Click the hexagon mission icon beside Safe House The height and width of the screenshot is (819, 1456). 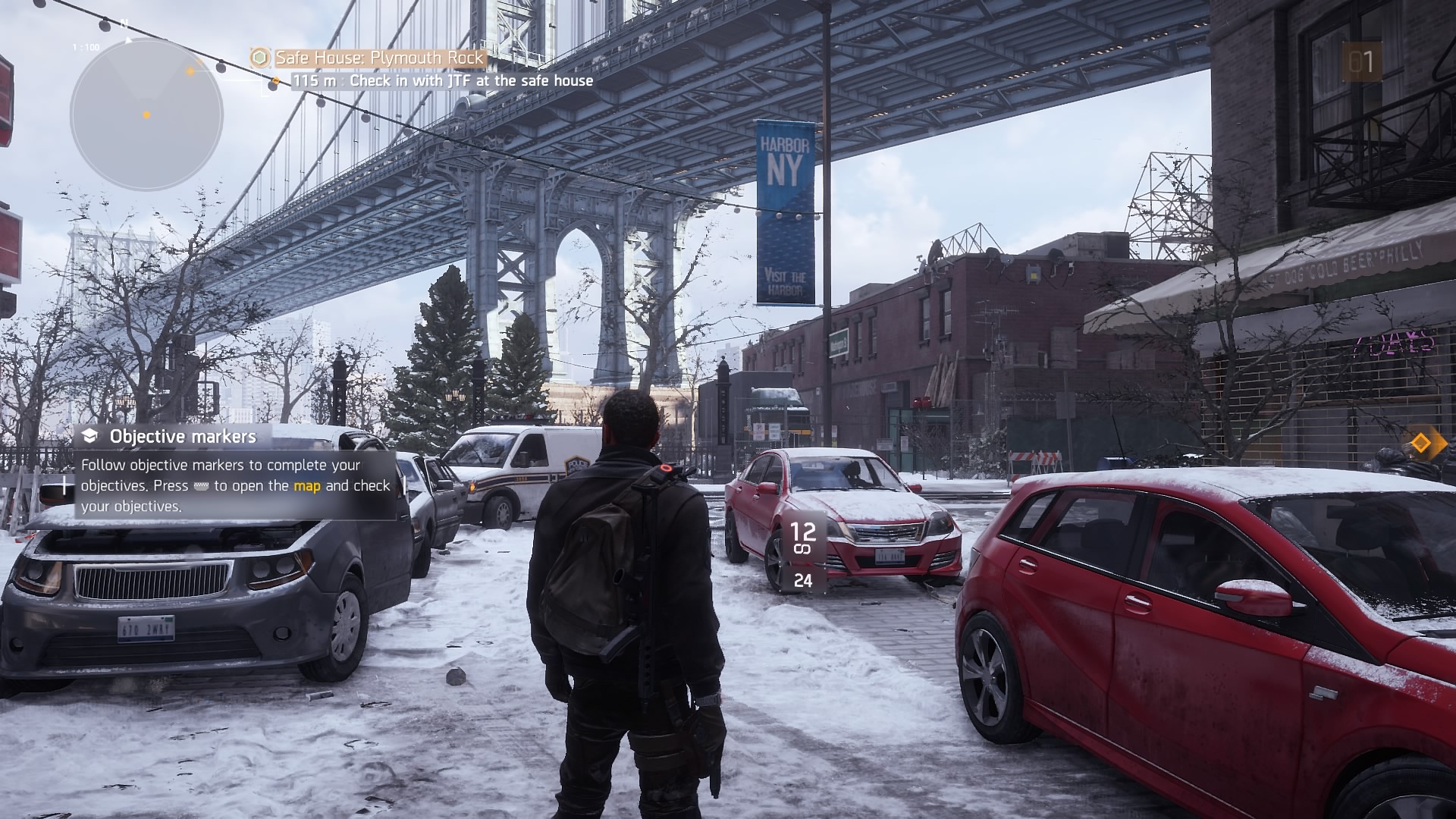260,58
